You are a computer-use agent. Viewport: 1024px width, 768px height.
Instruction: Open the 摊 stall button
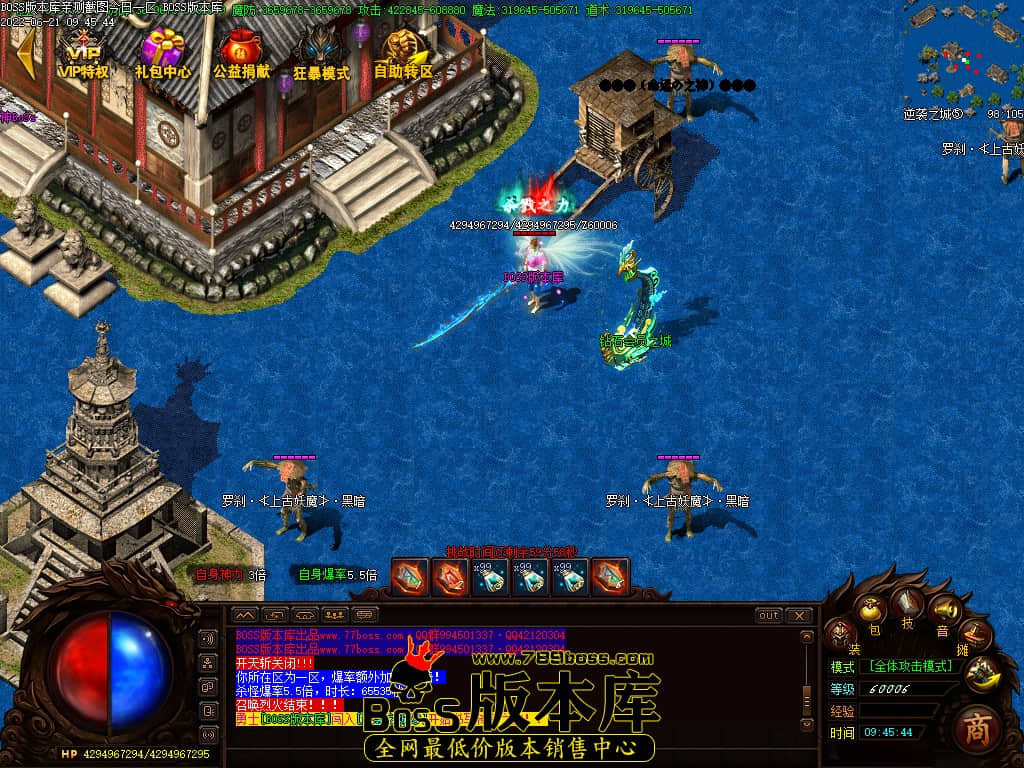click(x=975, y=634)
